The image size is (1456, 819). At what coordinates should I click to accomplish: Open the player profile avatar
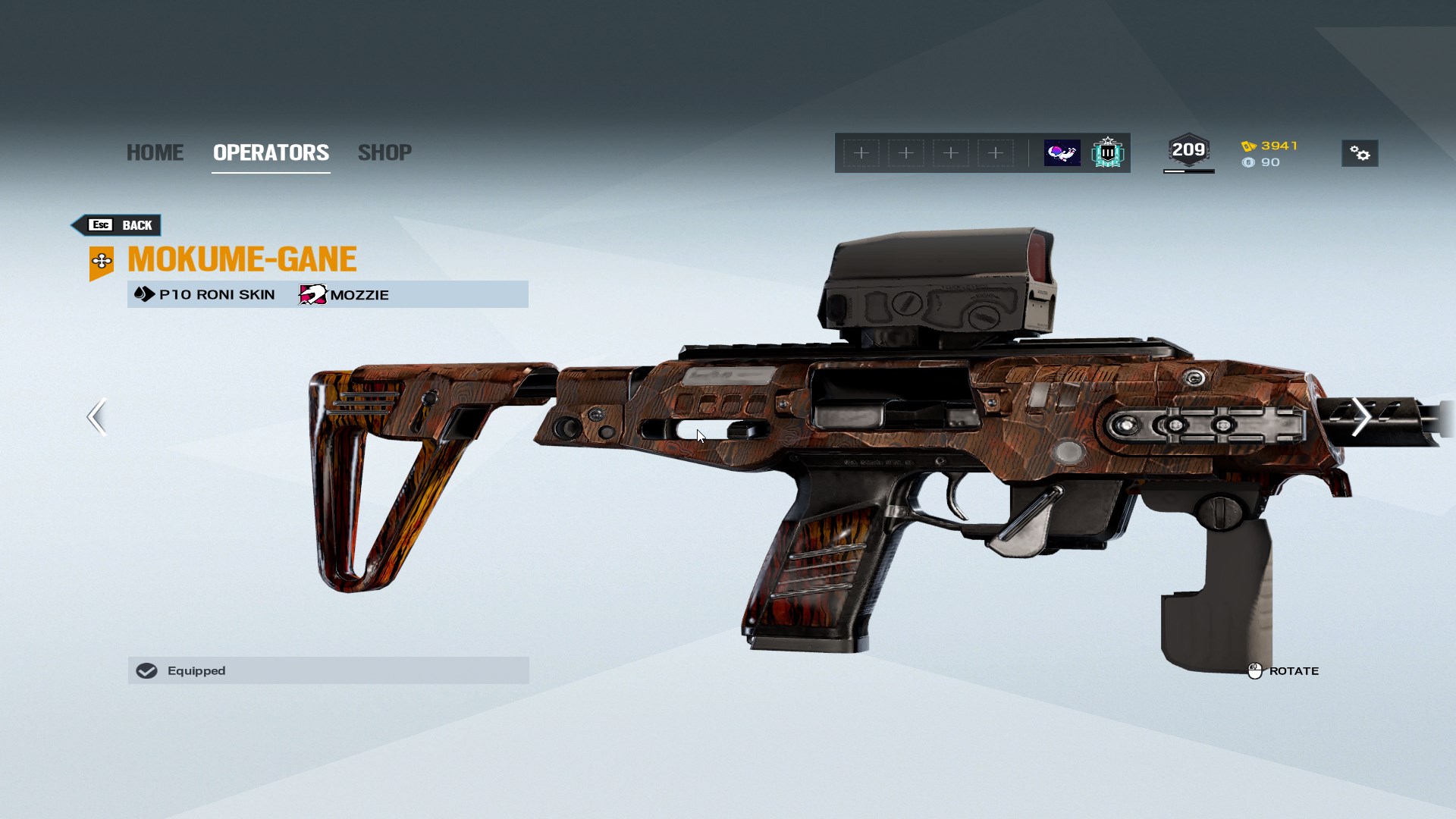point(1062,153)
